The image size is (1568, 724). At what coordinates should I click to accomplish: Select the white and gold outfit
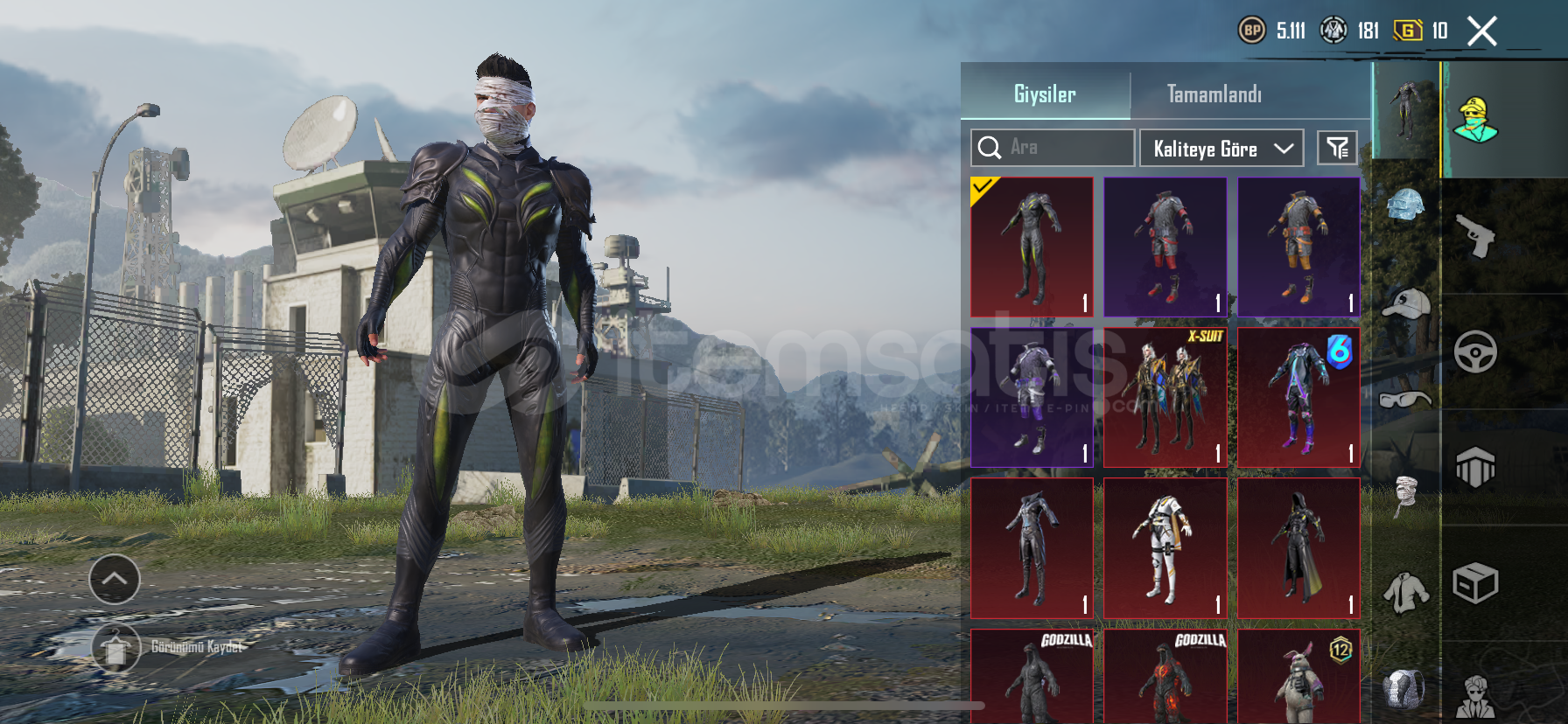pos(1165,548)
